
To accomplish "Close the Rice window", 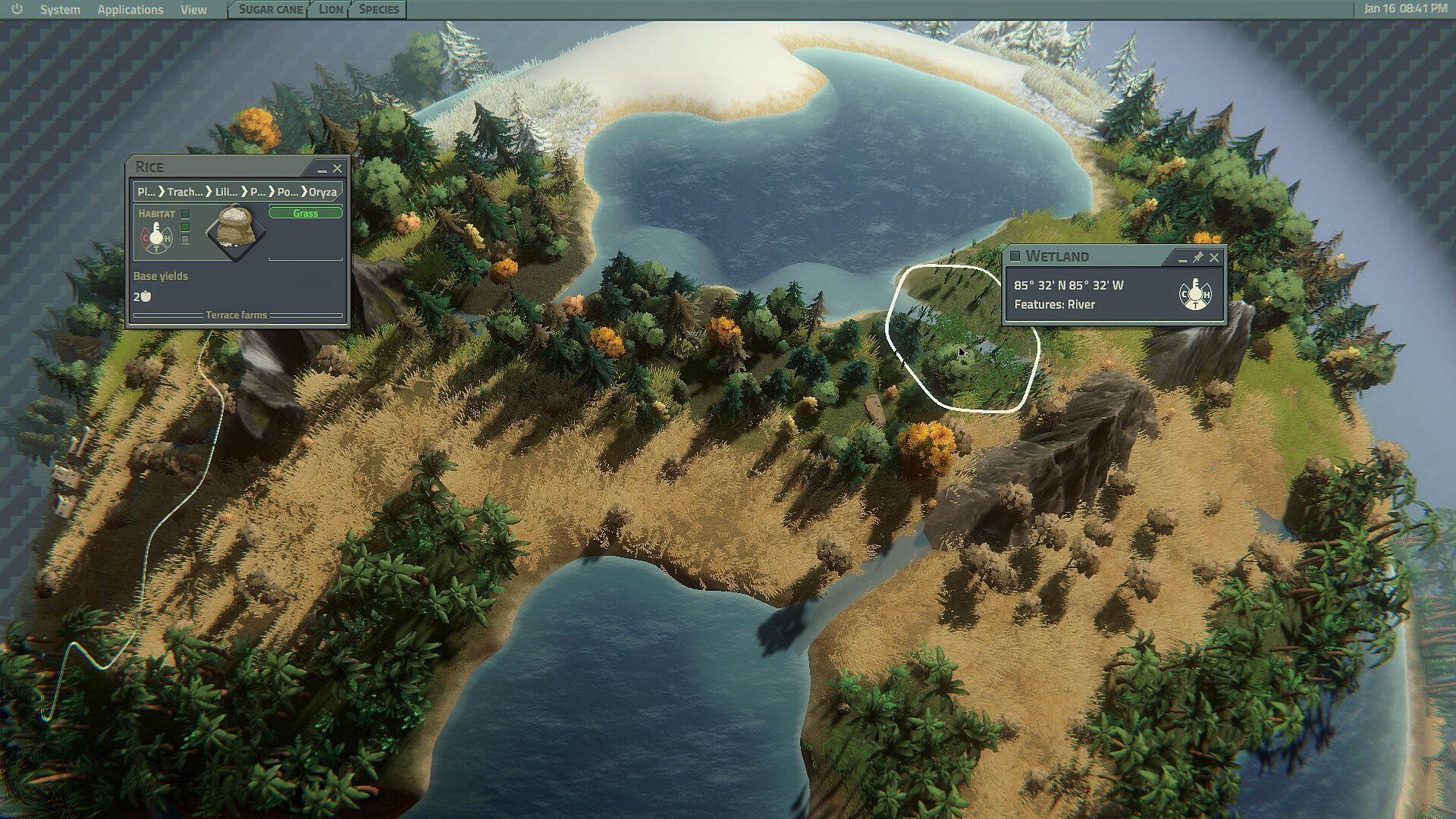I will 337,168.
